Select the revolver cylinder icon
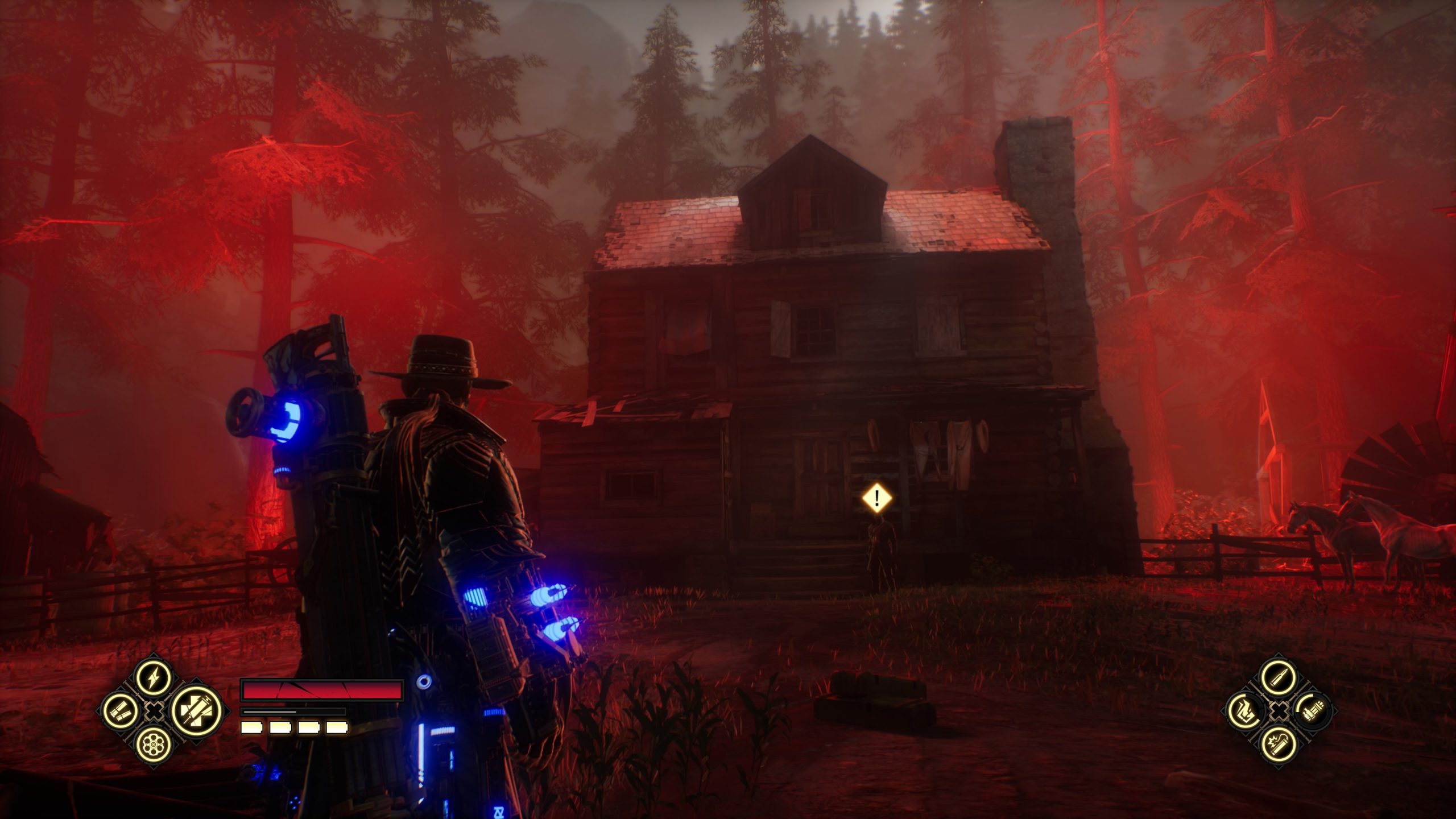 (154, 743)
